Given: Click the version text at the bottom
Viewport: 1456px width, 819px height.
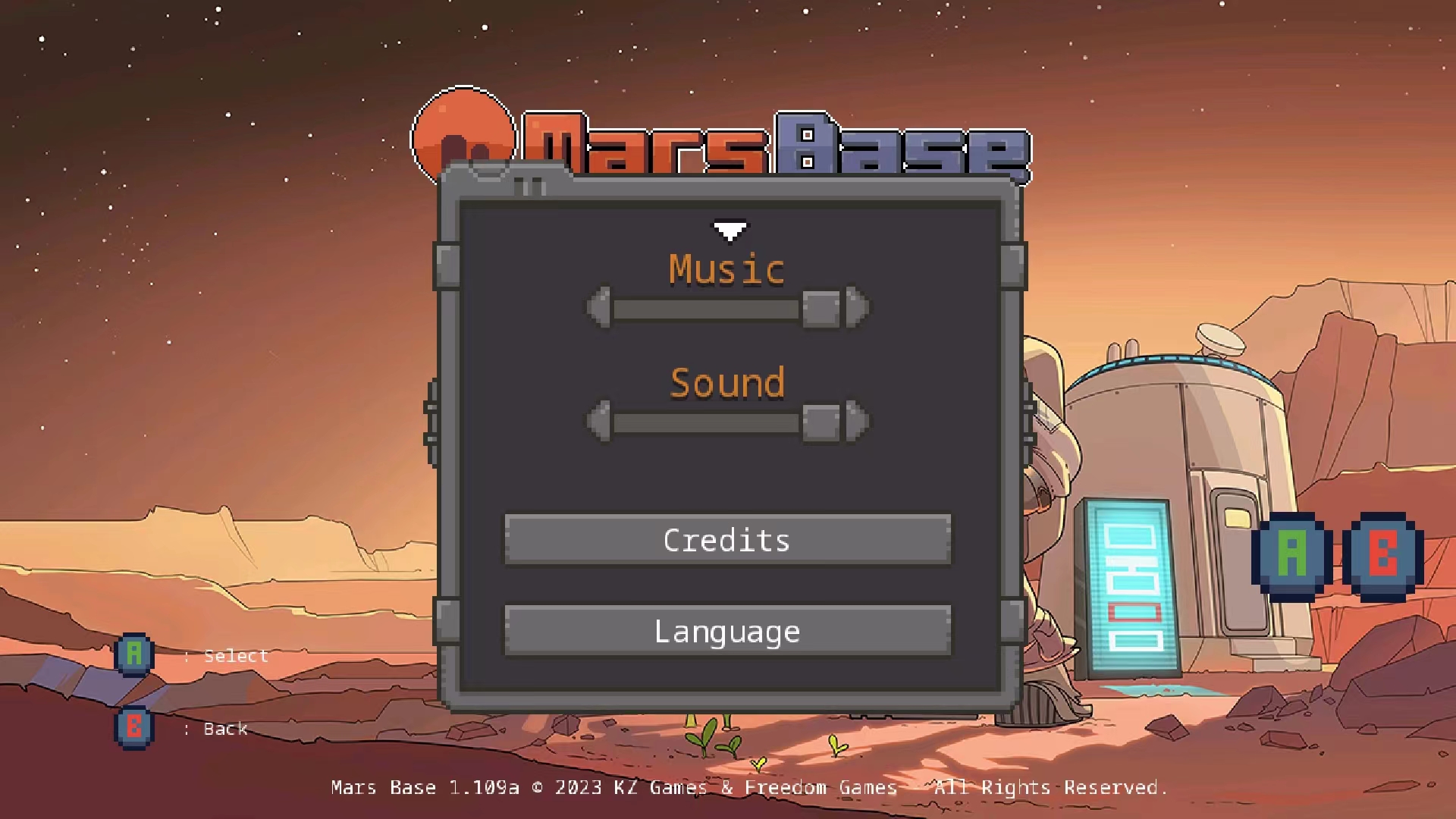Looking at the screenshot, I should tap(749, 786).
